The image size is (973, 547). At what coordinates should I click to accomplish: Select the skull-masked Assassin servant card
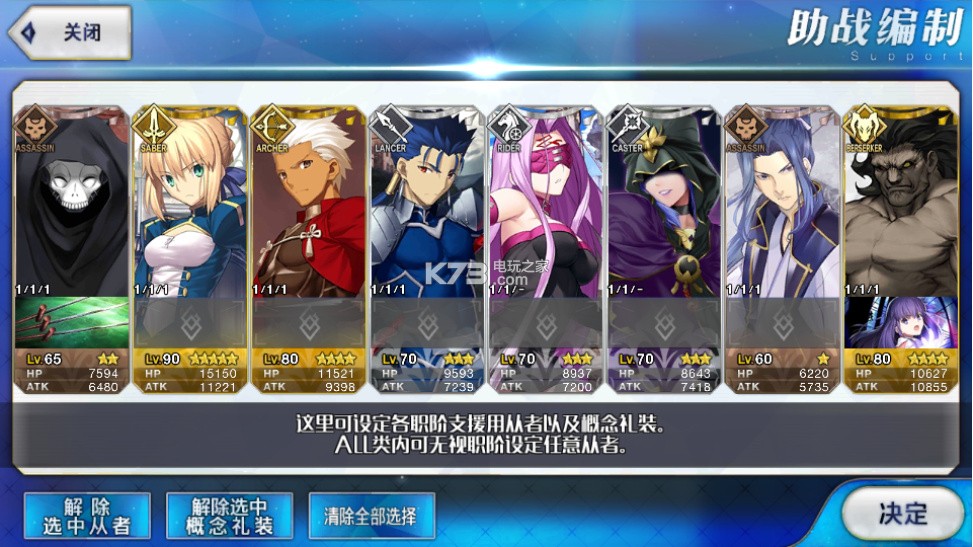click(71, 210)
